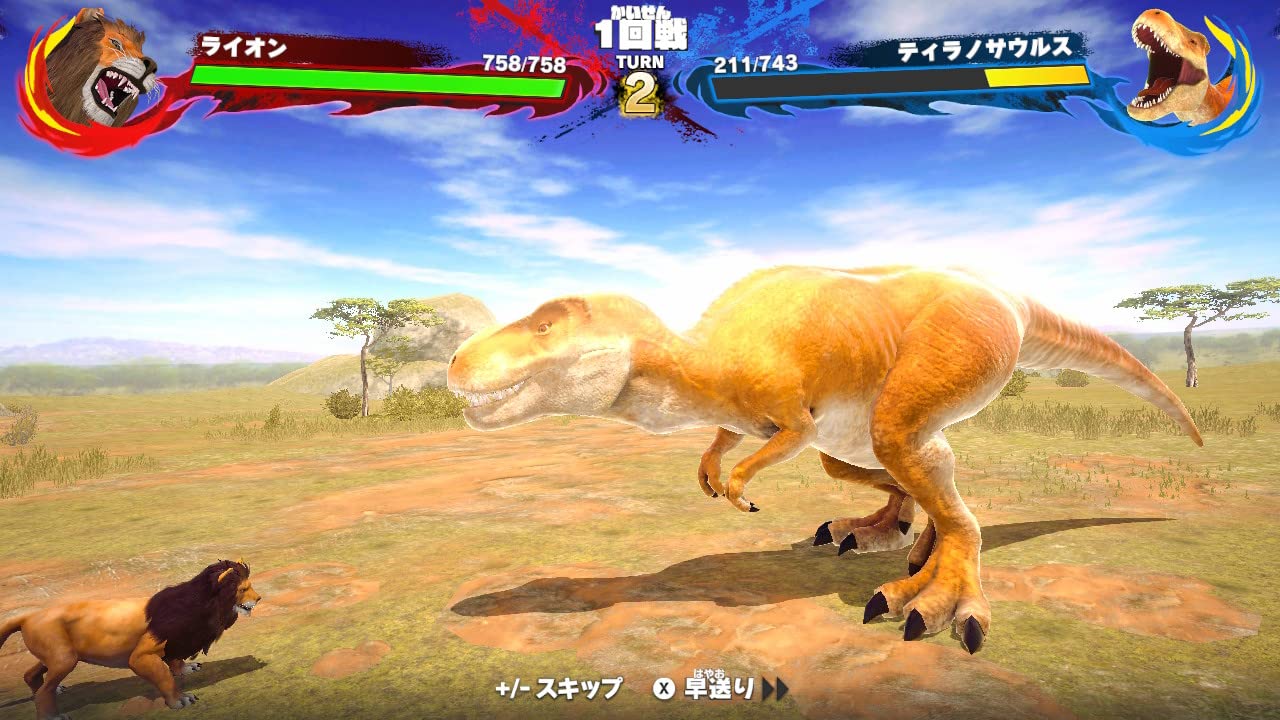Fast-forward the battle with 早送り
Image resolution: width=1280 pixels, height=720 pixels.
tap(720, 688)
